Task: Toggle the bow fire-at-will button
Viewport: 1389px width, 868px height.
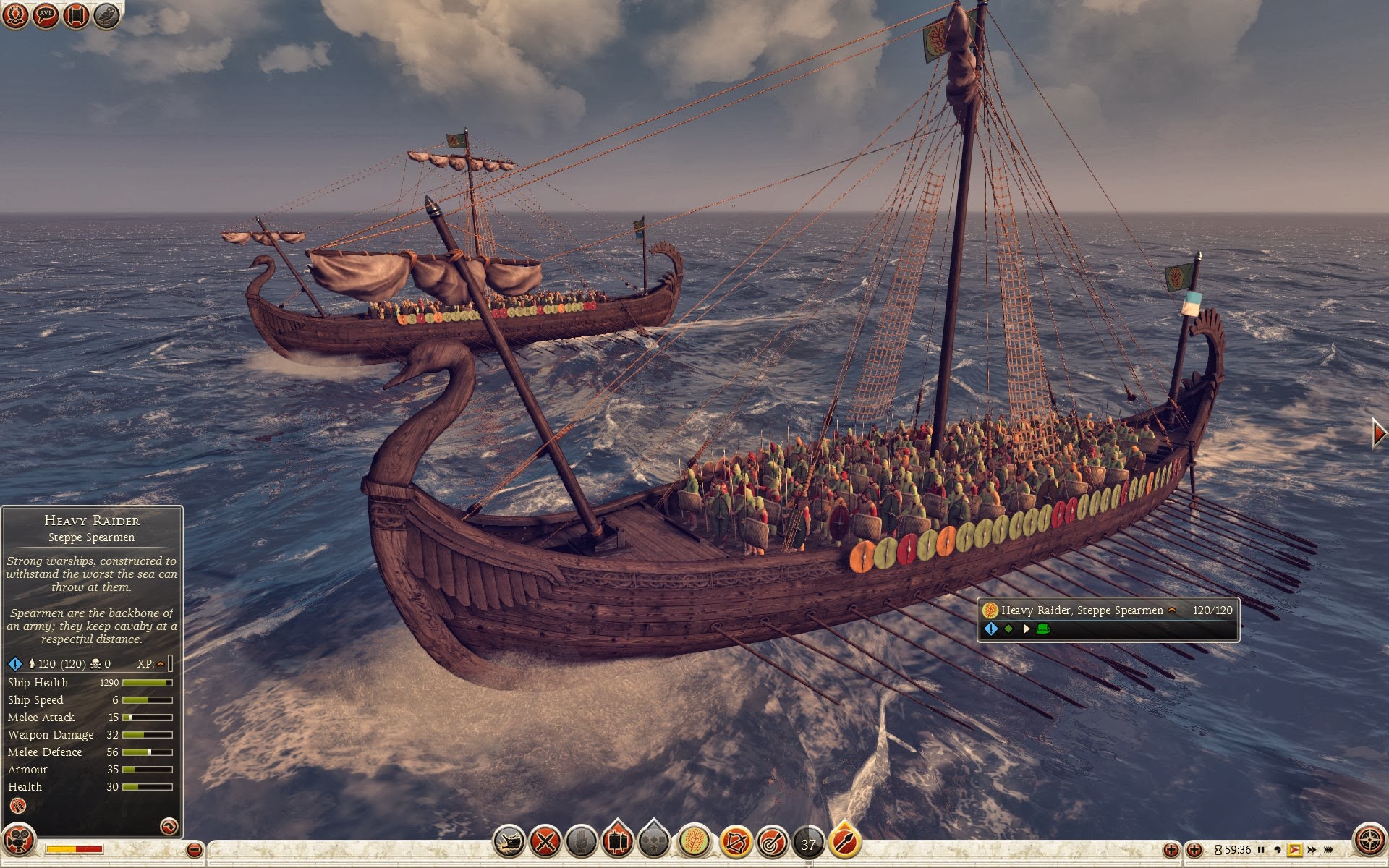Action: click(735, 842)
